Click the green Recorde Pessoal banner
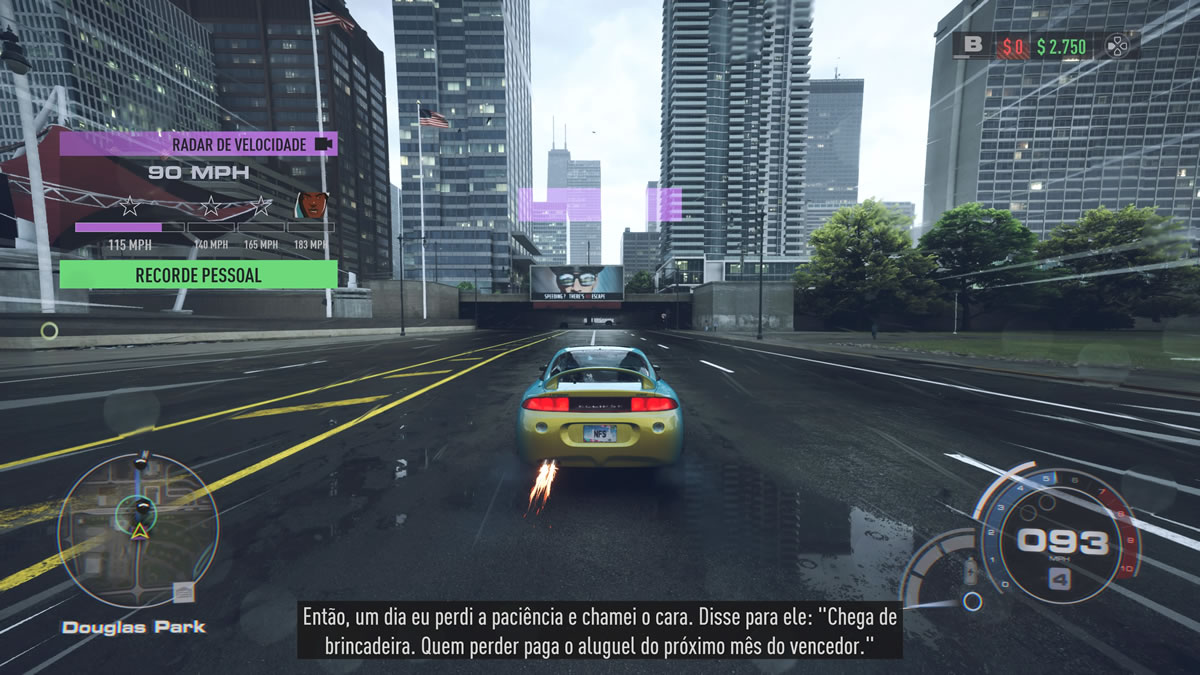Screen dimensions: 1200x675 pyautogui.click(x=198, y=274)
